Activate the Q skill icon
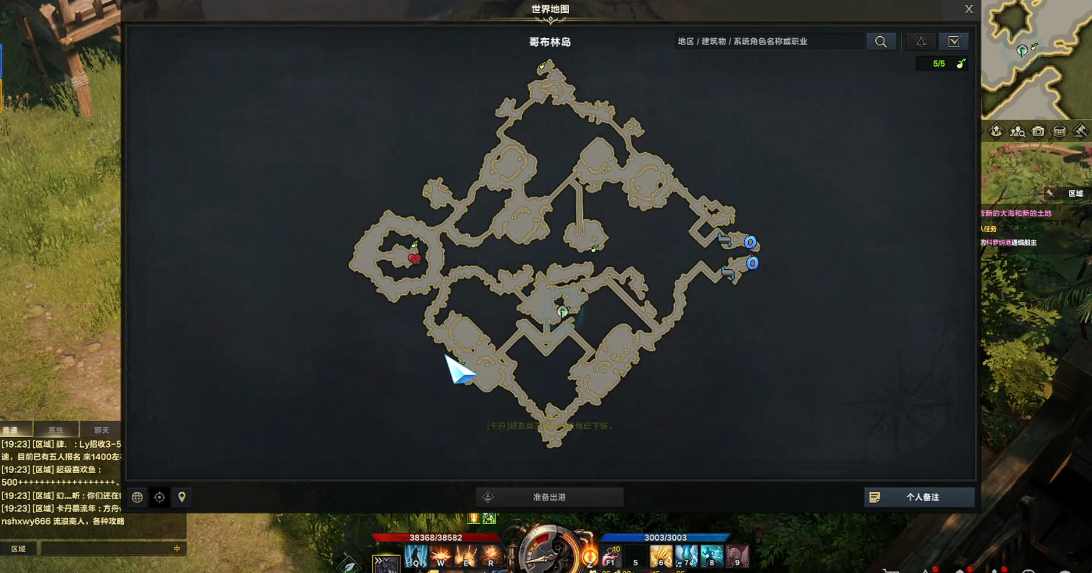1092x573 pixels. [416, 556]
